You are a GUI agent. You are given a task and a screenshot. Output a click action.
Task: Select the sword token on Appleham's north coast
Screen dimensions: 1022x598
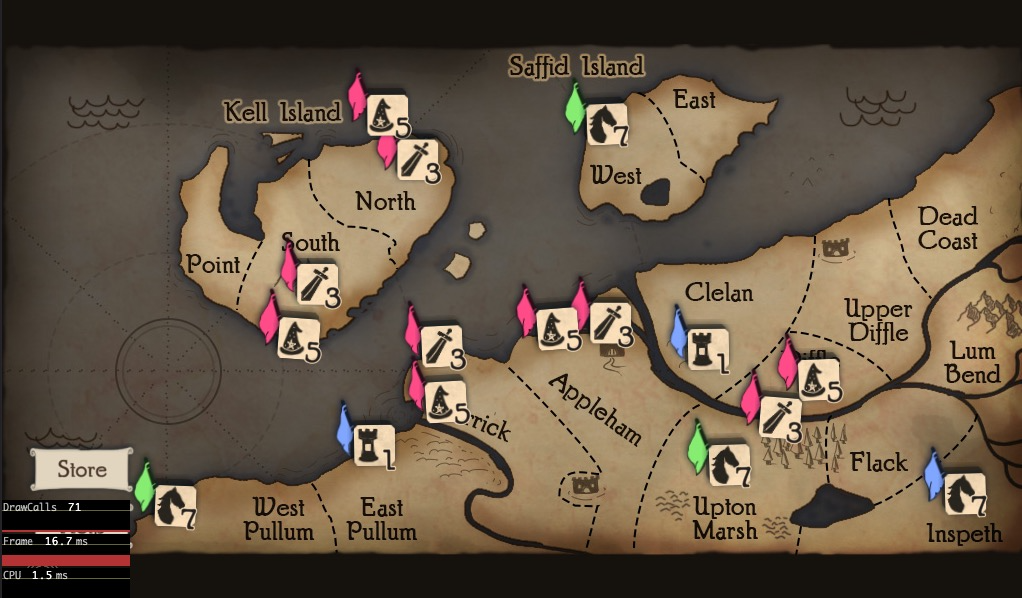pos(609,323)
